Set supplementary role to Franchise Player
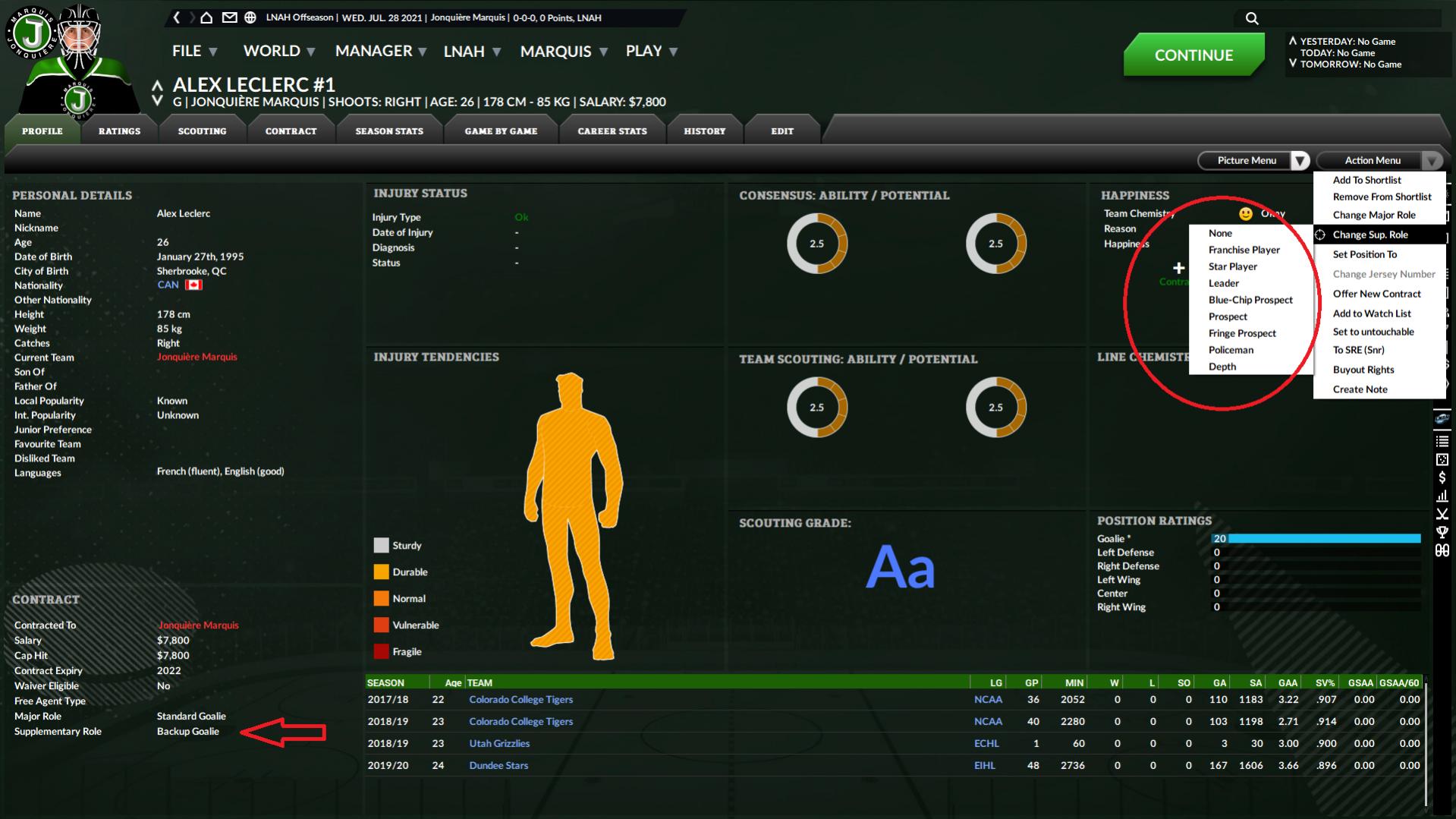 (1244, 250)
